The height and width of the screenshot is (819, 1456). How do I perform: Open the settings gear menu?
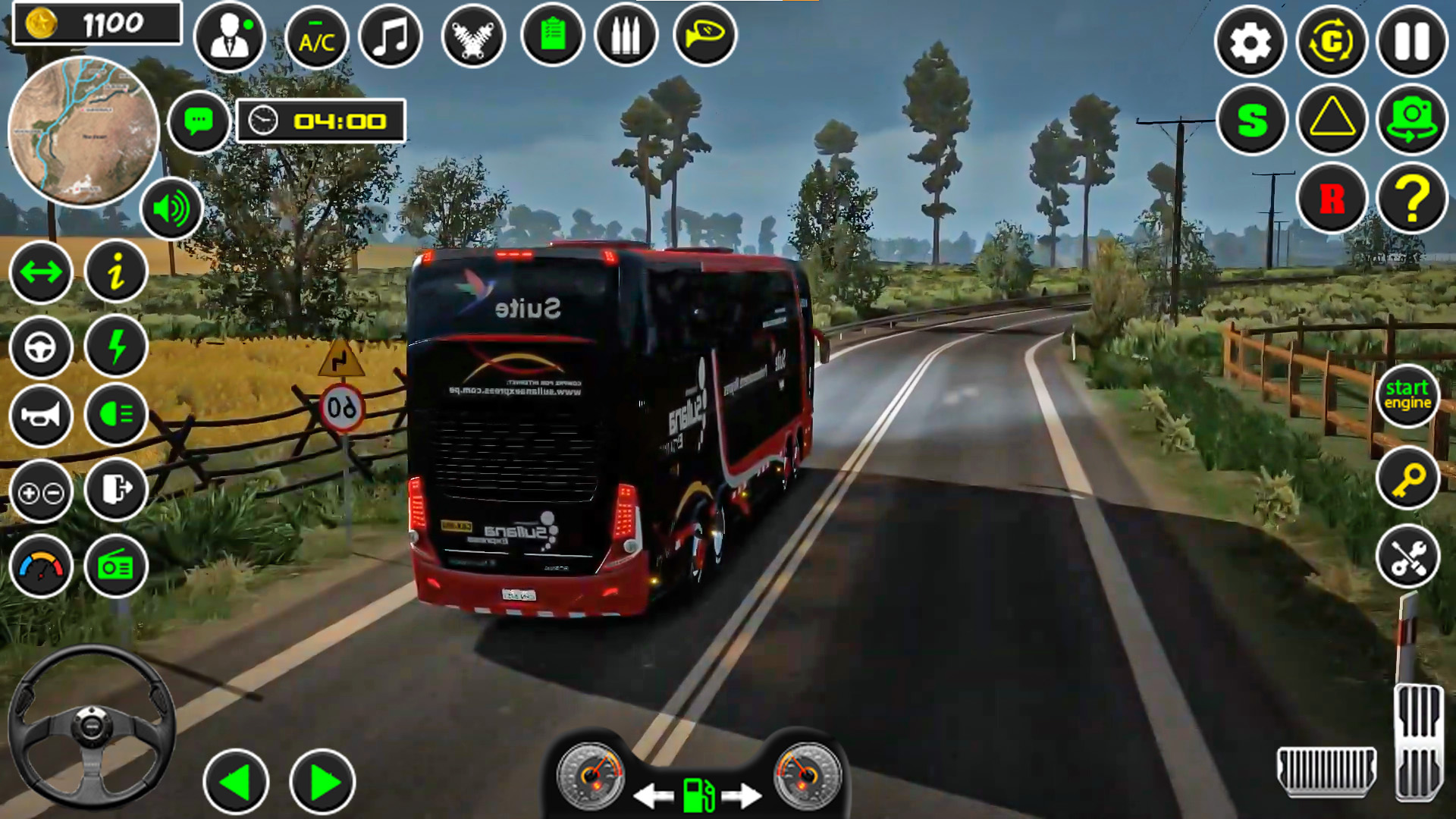(1252, 42)
